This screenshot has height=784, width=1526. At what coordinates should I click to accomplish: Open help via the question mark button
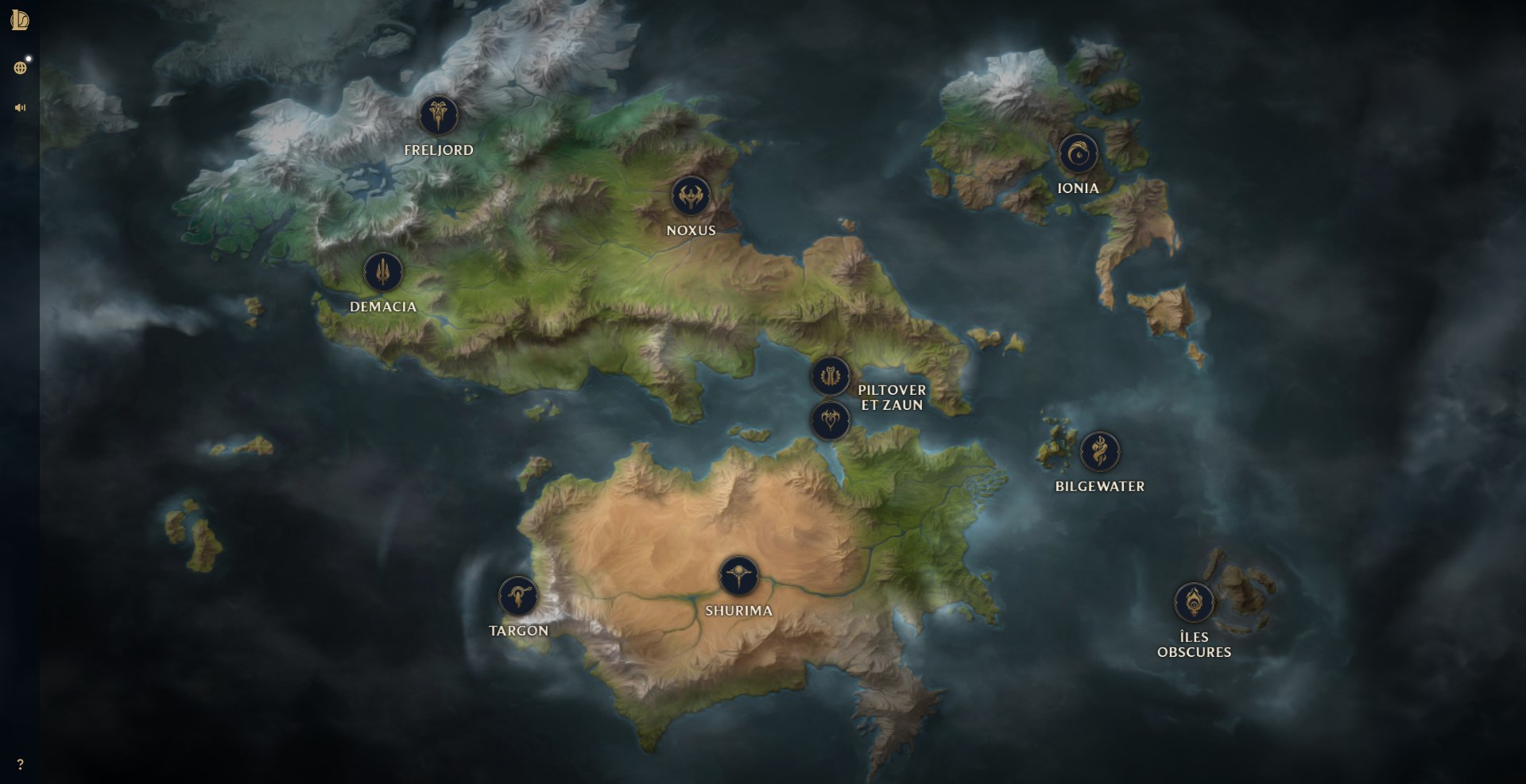(21, 765)
